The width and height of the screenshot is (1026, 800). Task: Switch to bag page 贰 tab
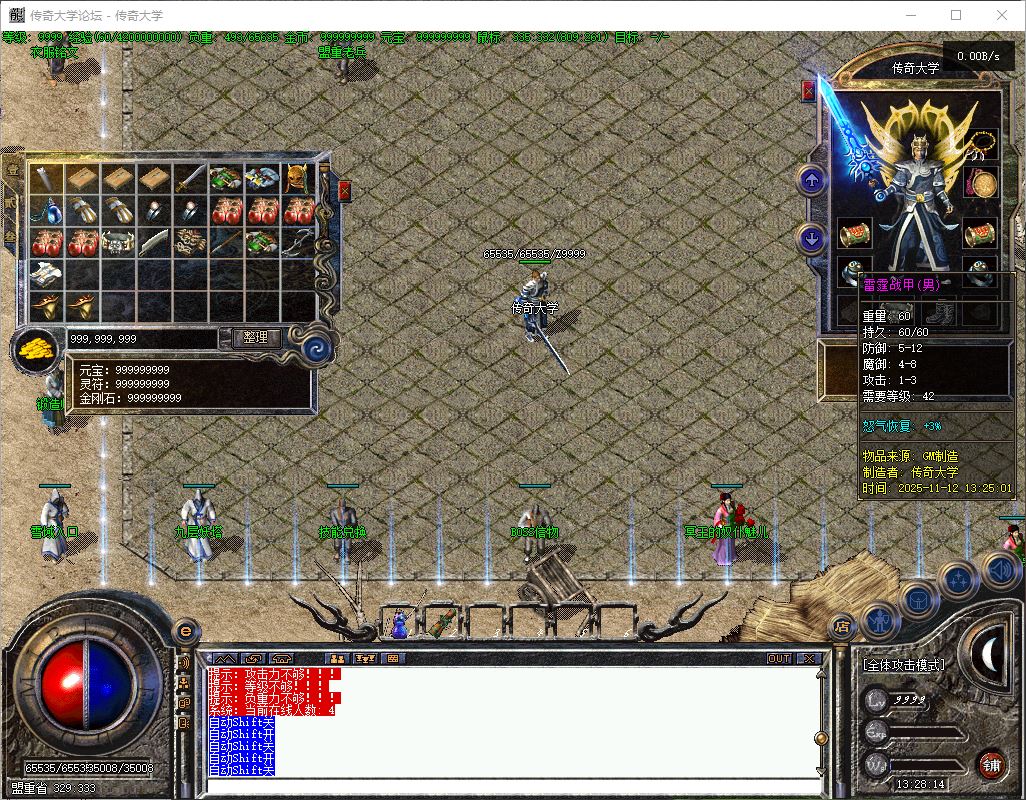pos(13,204)
